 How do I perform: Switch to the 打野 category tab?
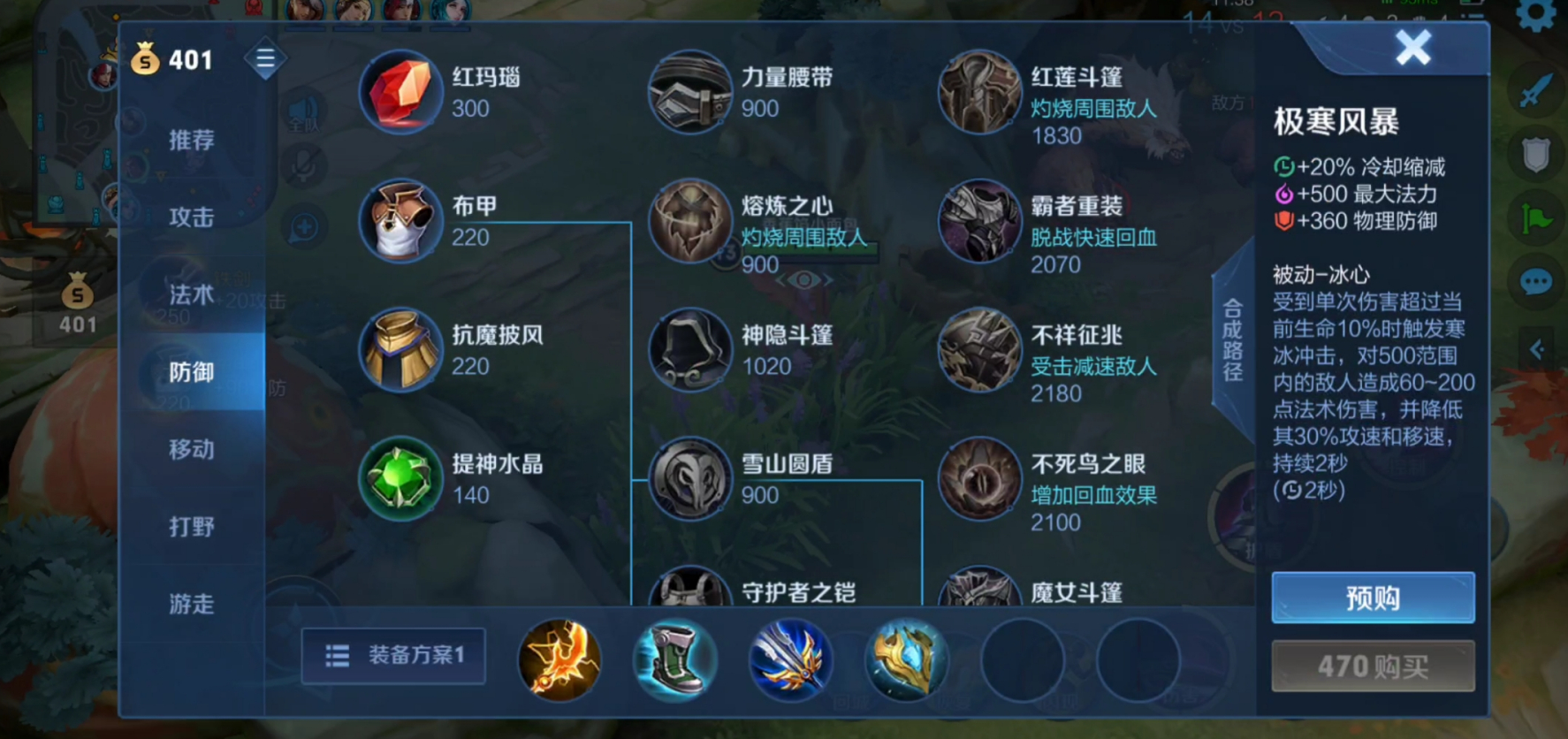191,526
